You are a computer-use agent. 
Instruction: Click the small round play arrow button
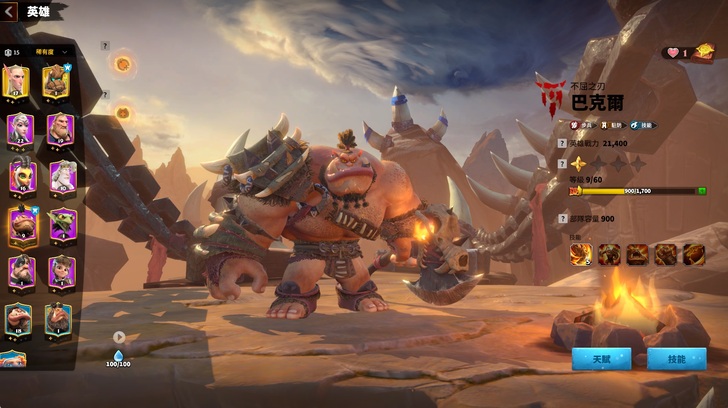(x=119, y=338)
